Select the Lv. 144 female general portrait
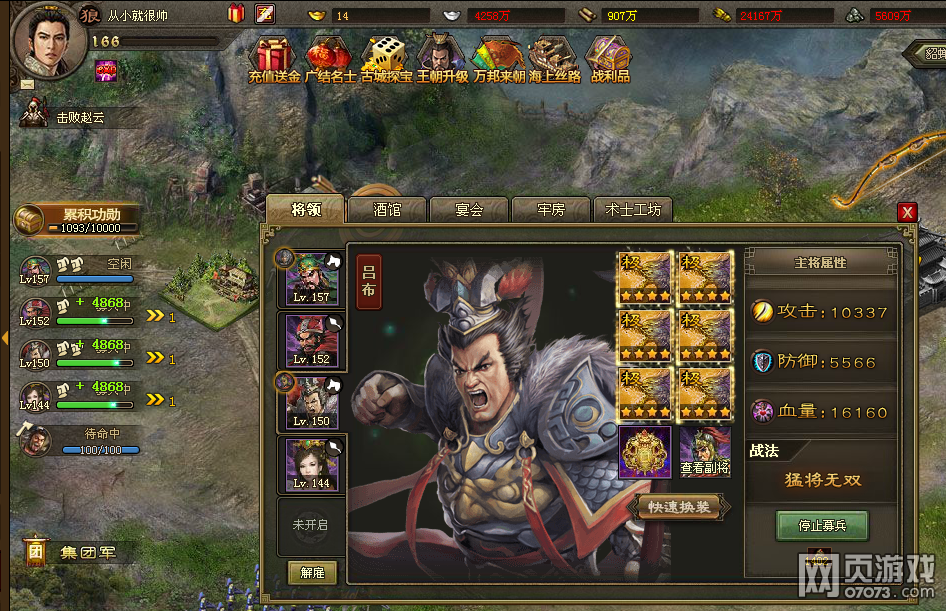Image resolution: width=946 pixels, height=611 pixels. 312,465
